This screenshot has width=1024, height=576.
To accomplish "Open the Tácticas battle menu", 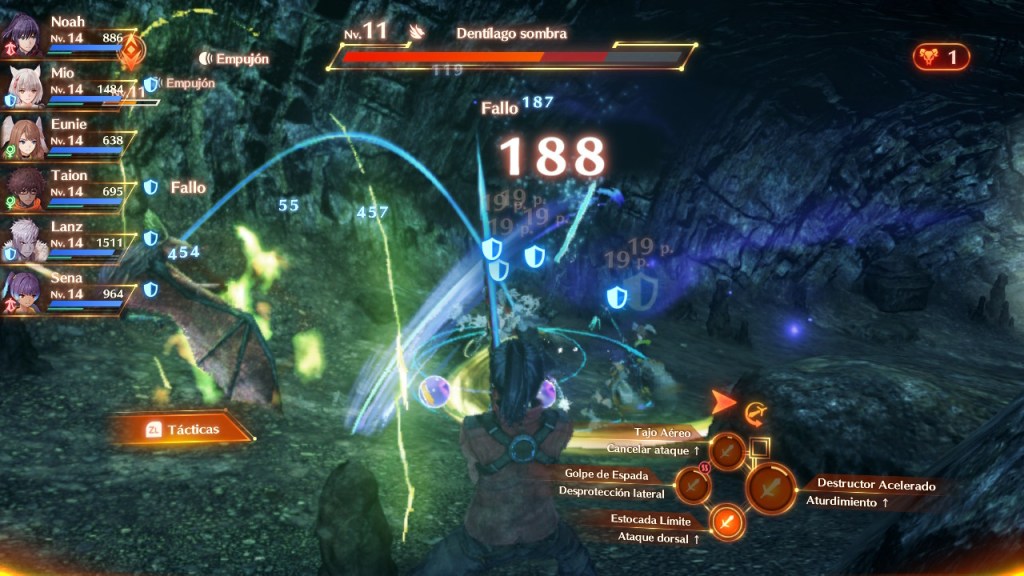I will [182, 428].
